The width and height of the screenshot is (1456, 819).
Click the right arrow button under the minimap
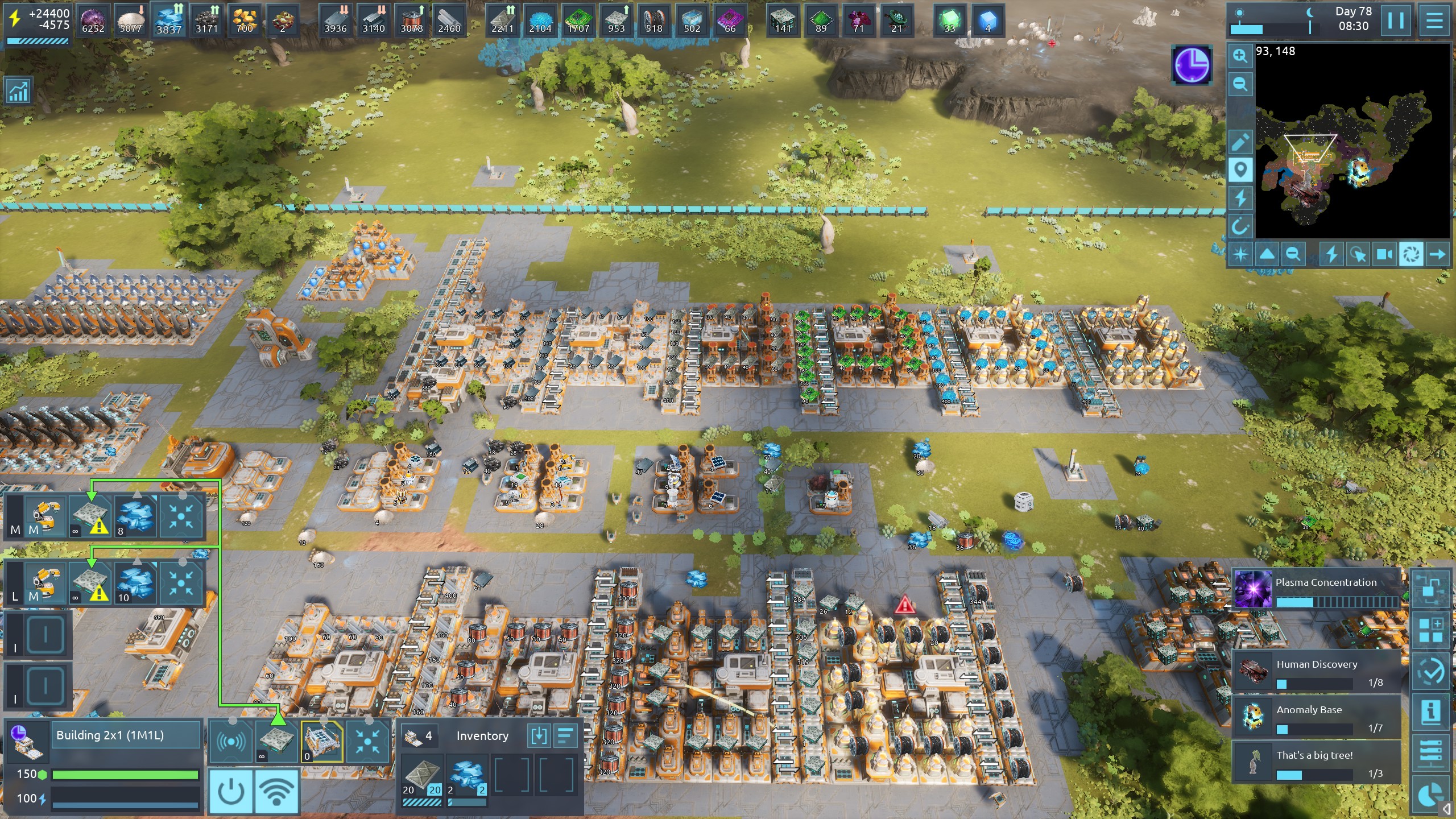(1437, 254)
